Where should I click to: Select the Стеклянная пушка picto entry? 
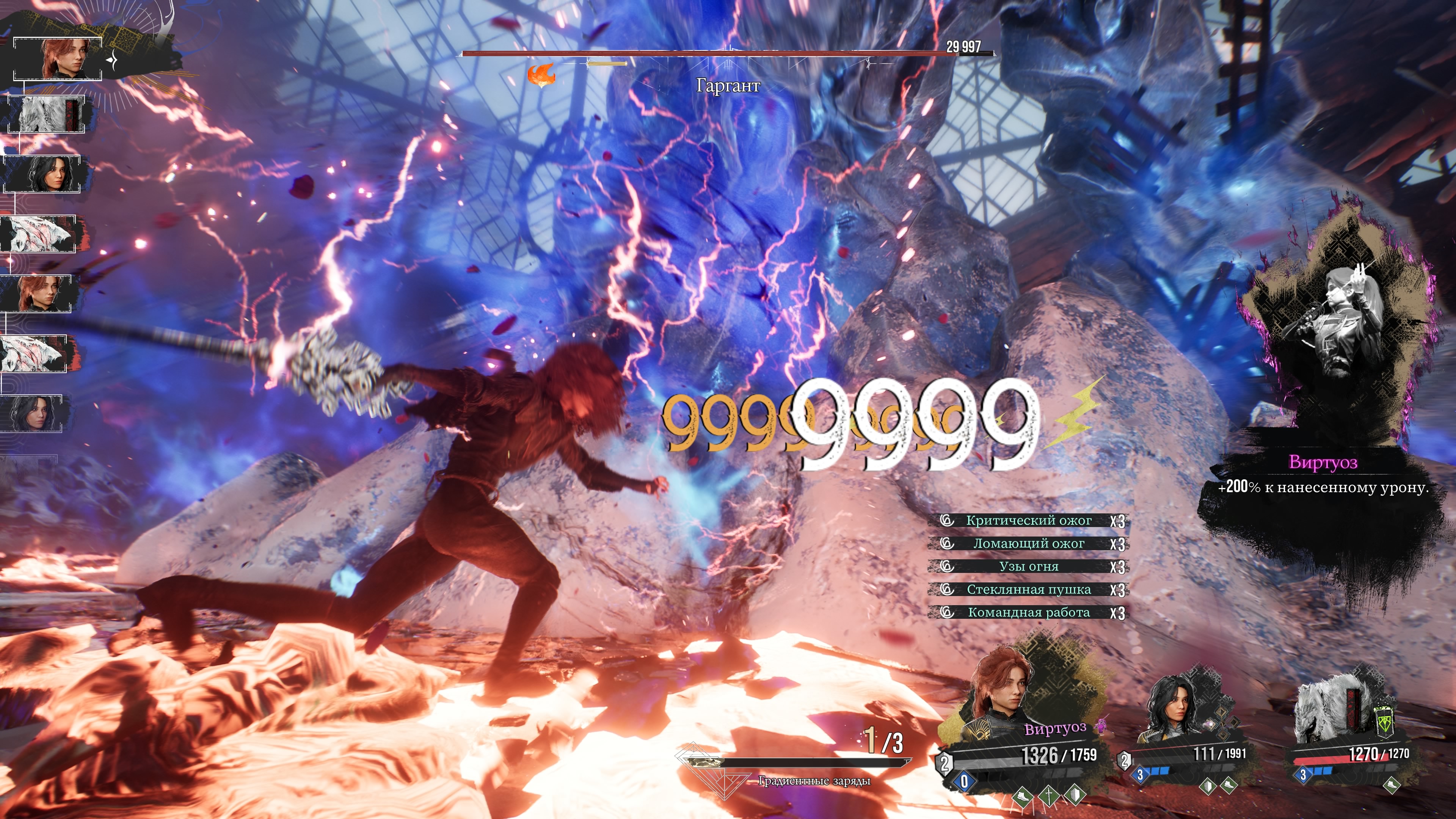click(x=1028, y=590)
